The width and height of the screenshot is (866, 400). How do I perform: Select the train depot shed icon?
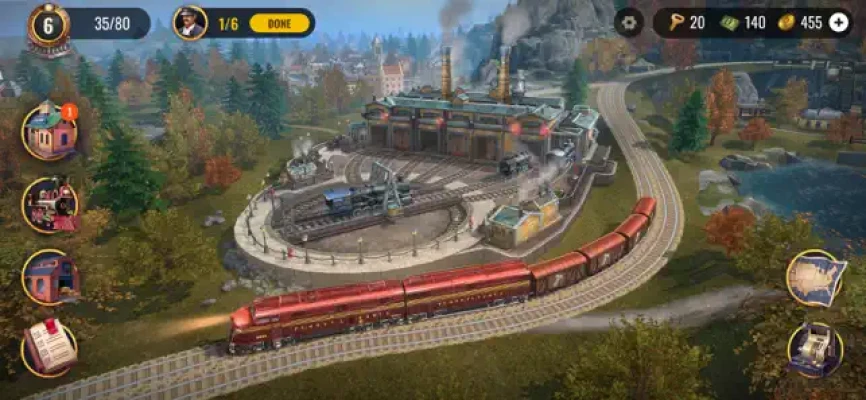point(49,276)
